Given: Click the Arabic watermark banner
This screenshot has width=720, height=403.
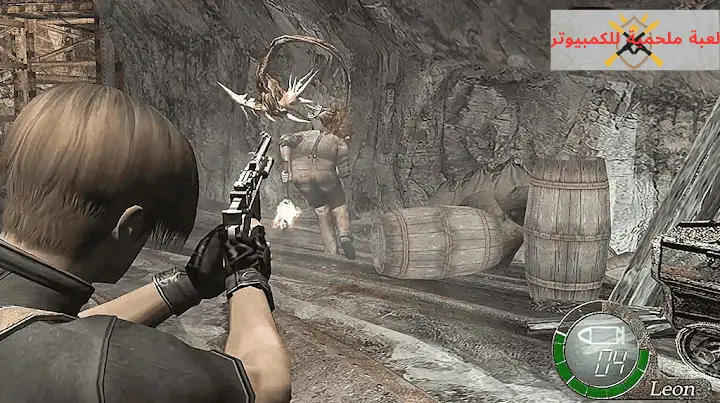Looking at the screenshot, I should pos(633,40).
